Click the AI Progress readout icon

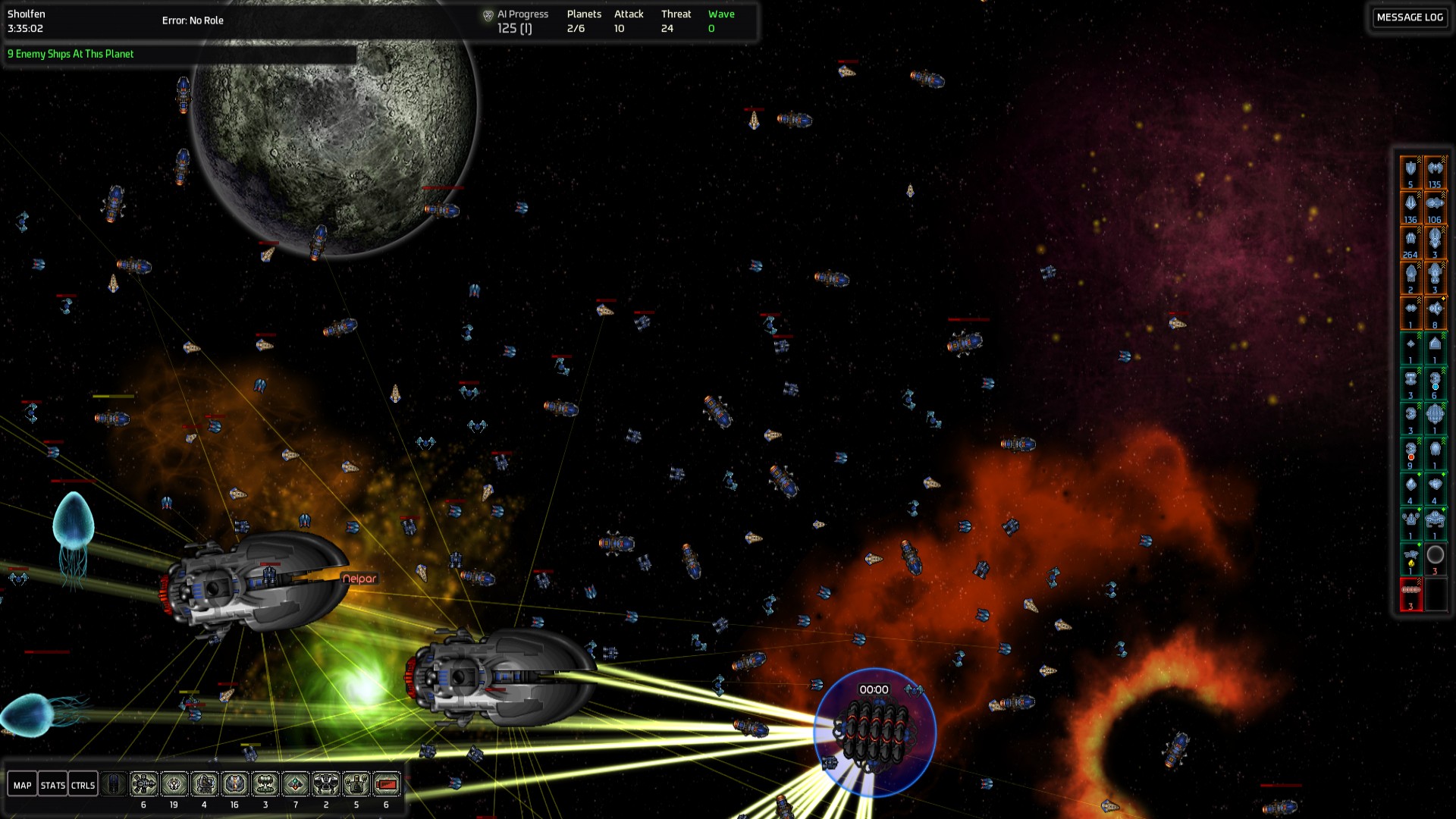[x=488, y=15]
